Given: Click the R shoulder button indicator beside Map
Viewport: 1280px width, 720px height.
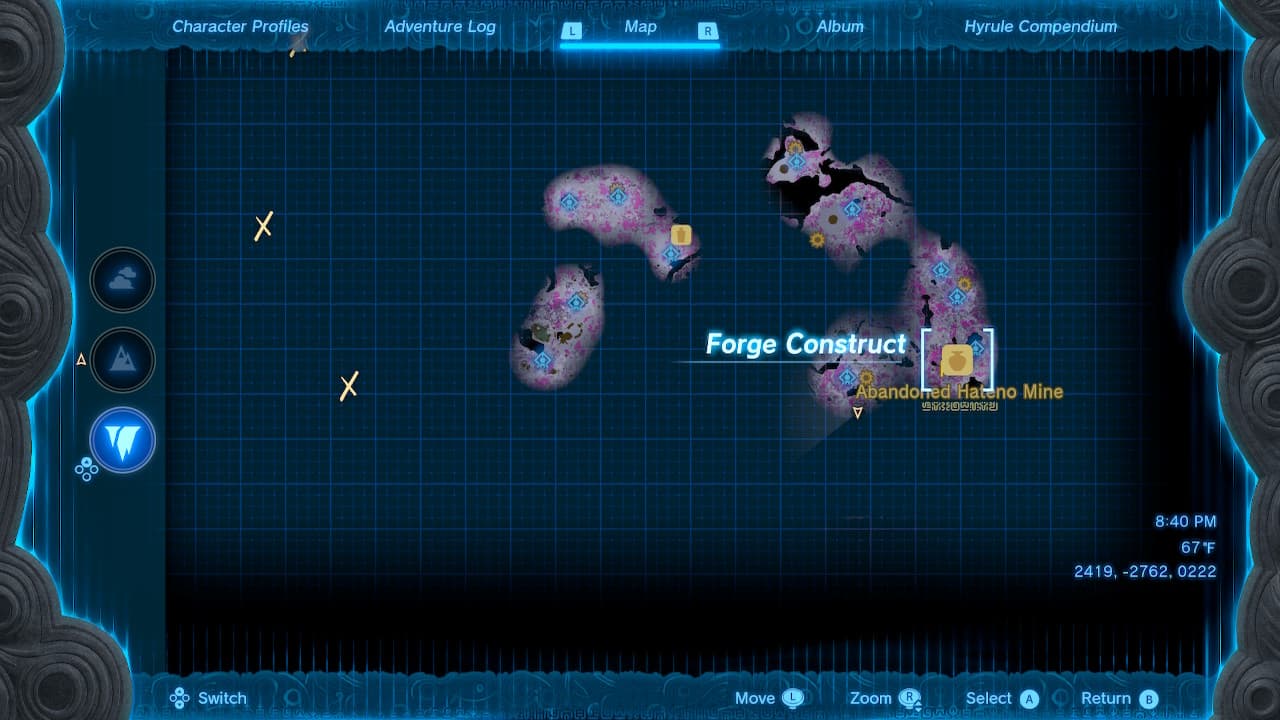Looking at the screenshot, I should (x=708, y=31).
